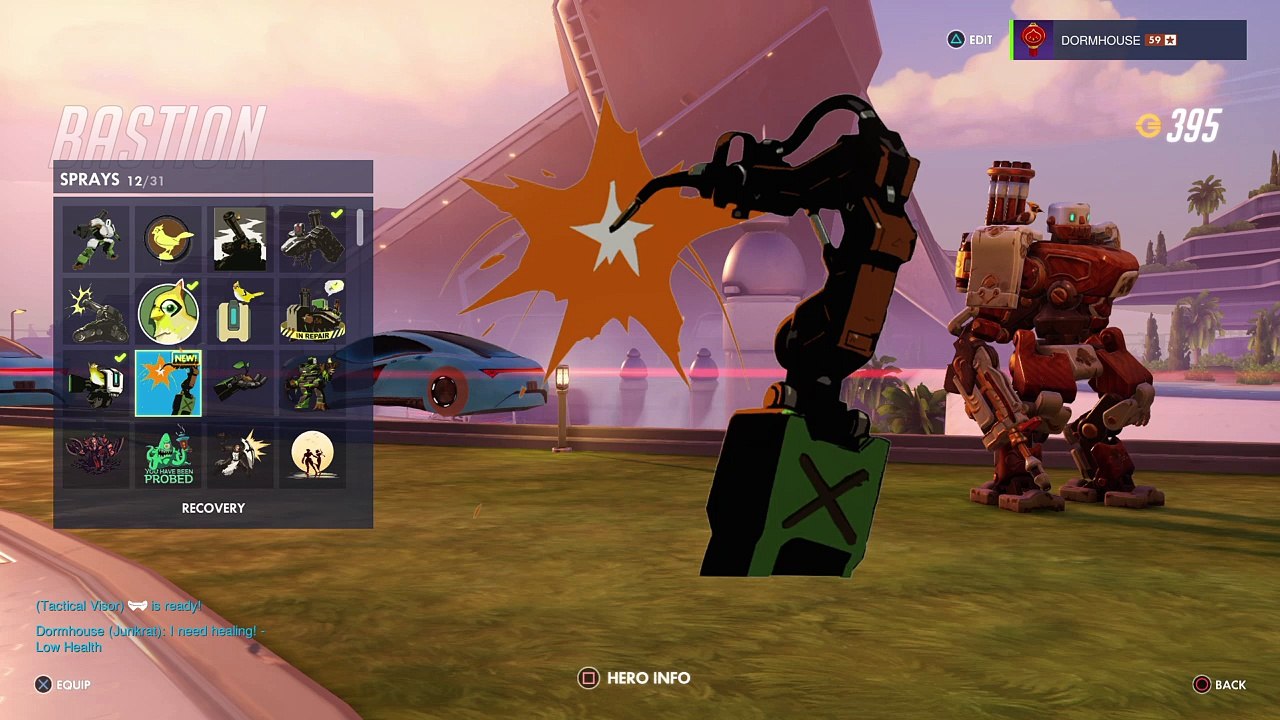Open Hero Info for Bastion
1280x720 pixels.
tap(635, 678)
